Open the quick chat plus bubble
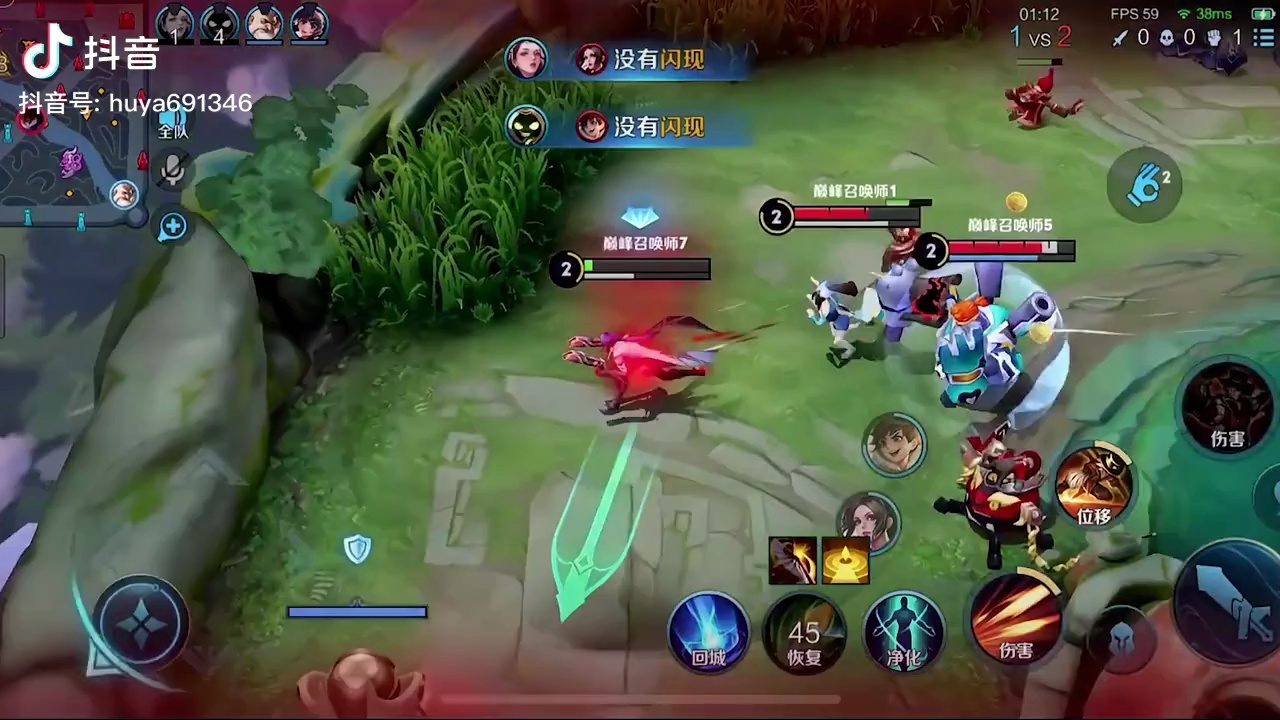The image size is (1280, 720). click(173, 226)
